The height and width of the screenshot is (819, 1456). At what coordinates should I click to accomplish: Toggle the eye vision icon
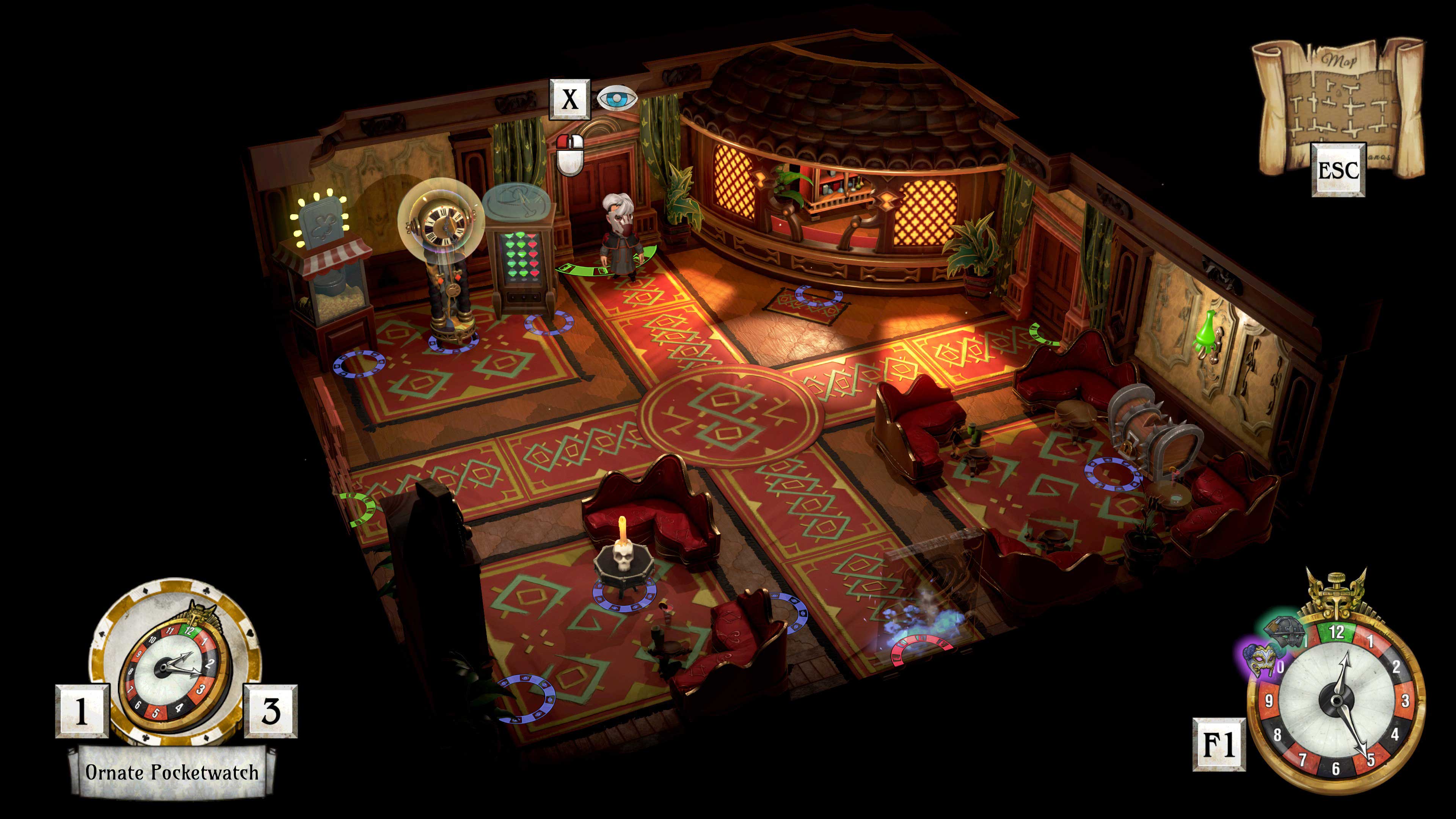pos(617,99)
